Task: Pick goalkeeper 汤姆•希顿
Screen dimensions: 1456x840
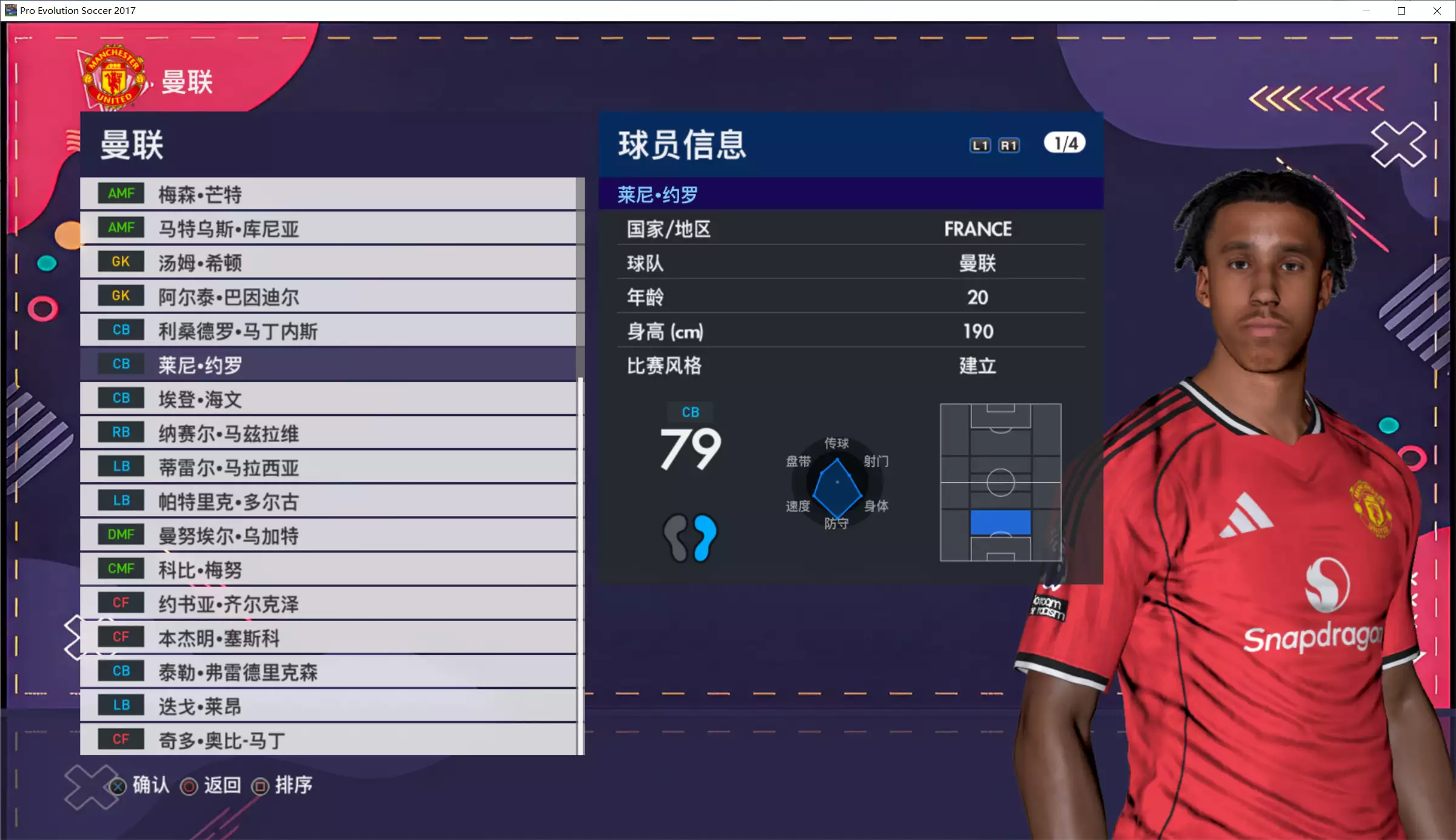Action: (x=327, y=263)
